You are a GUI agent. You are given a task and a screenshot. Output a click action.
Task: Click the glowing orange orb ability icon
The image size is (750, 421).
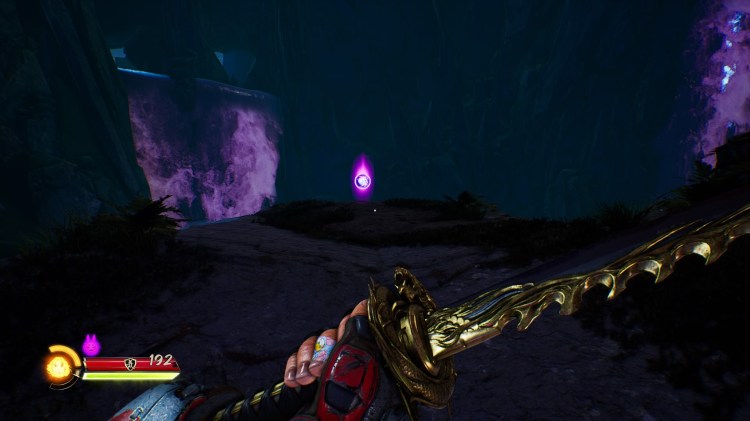[57, 368]
